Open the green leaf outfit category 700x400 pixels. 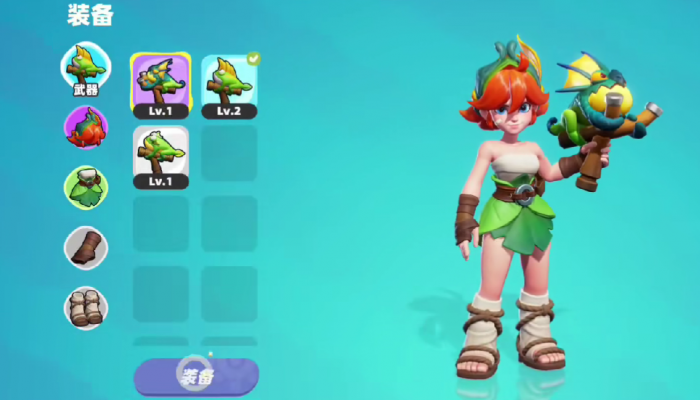pyautogui.click(x=86, y=187)
